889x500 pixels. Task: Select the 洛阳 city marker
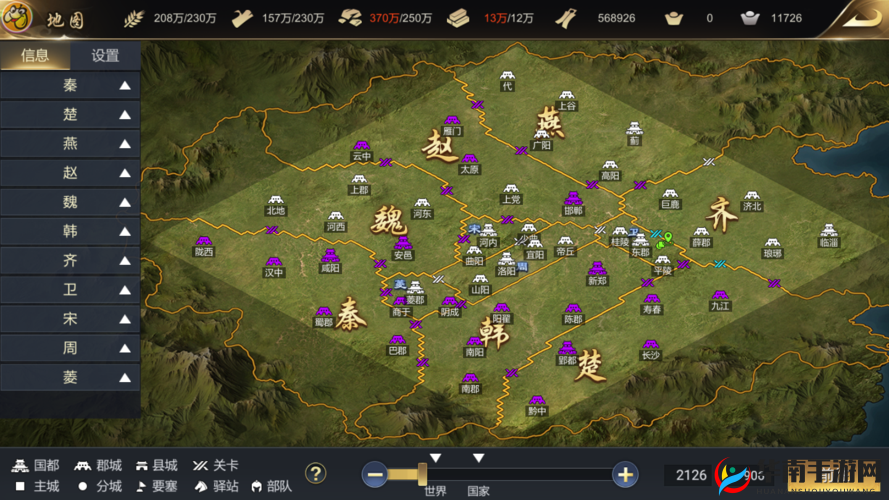[507, 260]
